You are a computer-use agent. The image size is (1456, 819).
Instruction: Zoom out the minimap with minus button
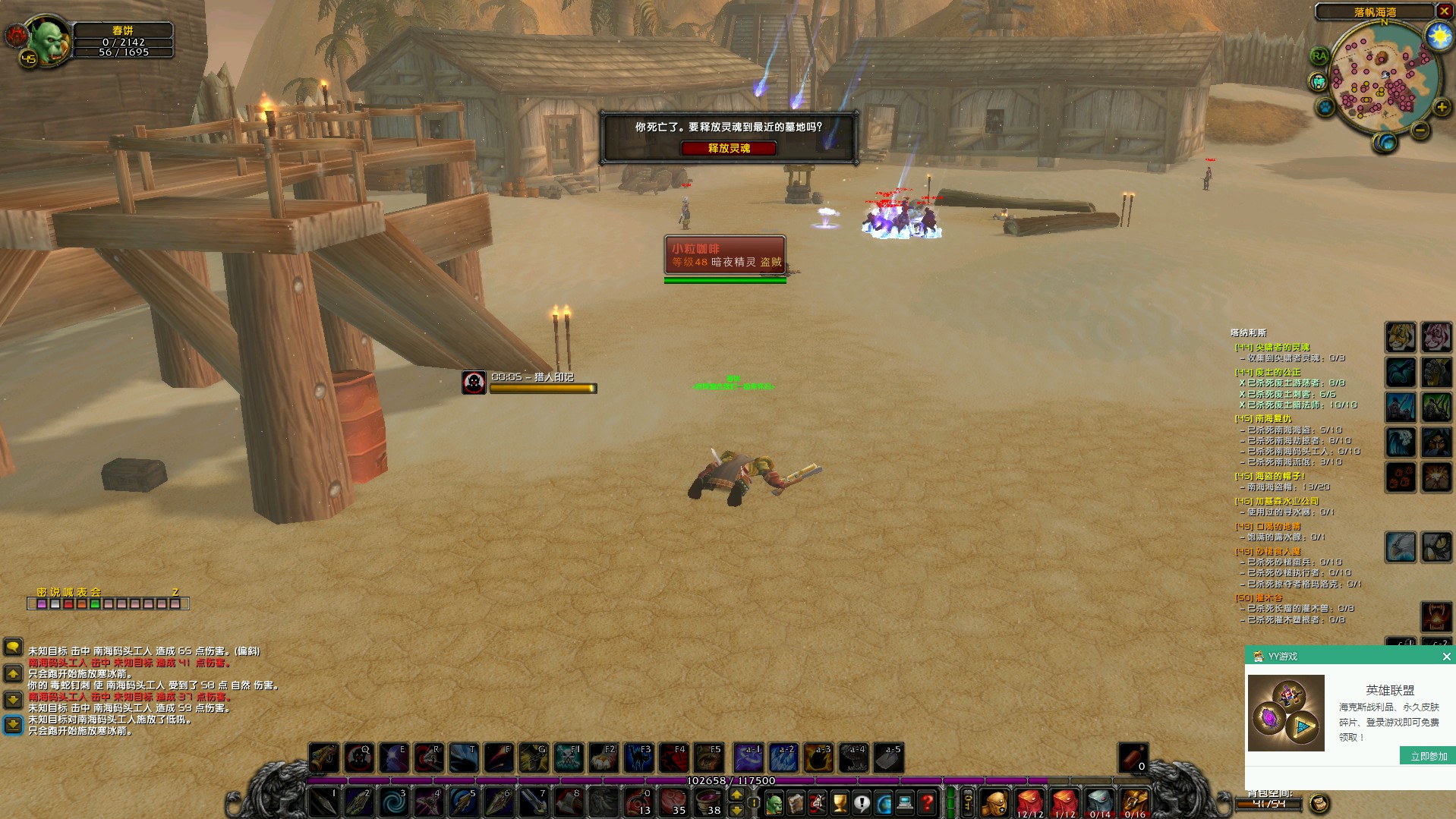[1420, 131]
